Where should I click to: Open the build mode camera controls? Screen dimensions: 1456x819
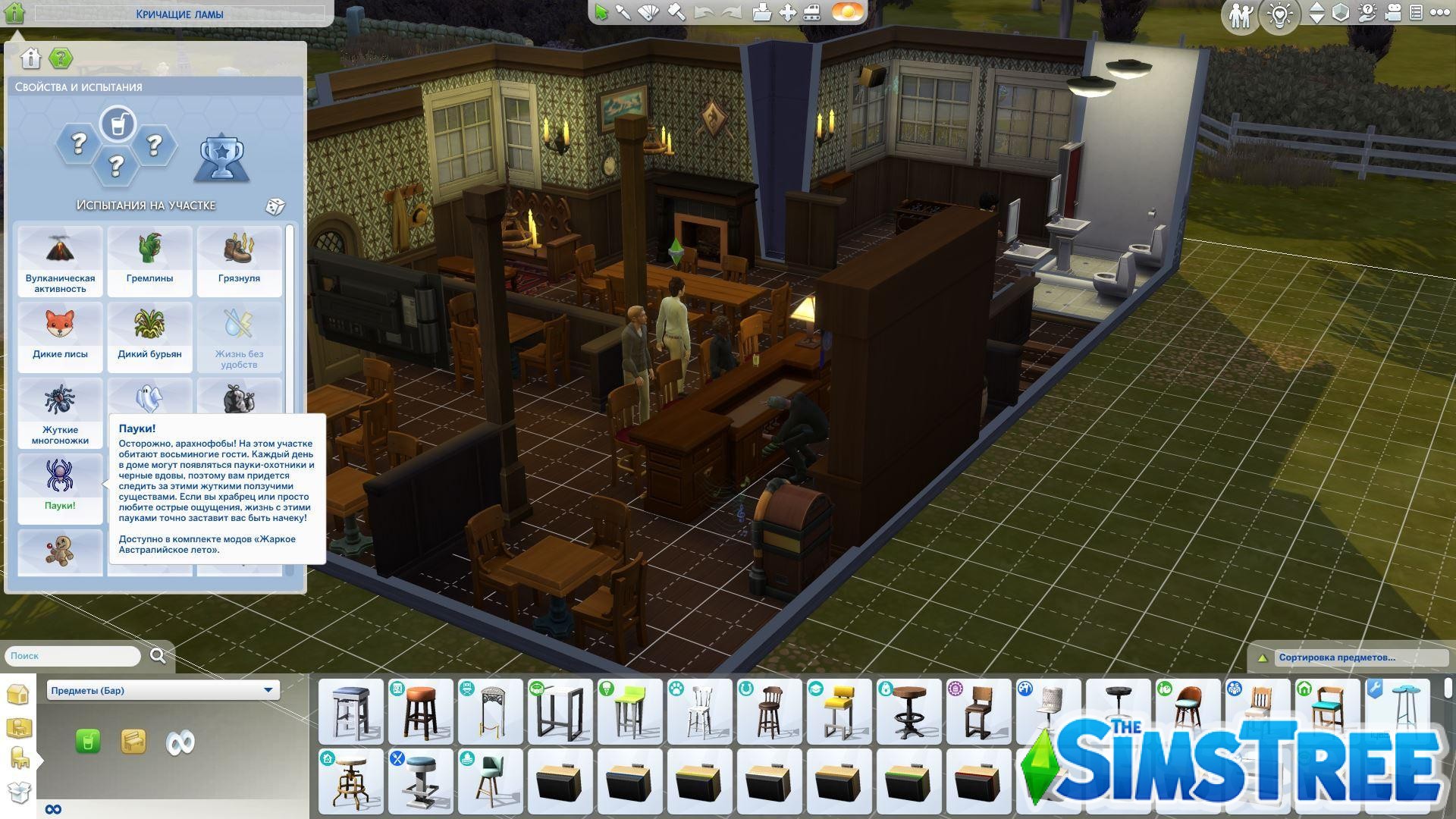click(x=1393, y=14)
